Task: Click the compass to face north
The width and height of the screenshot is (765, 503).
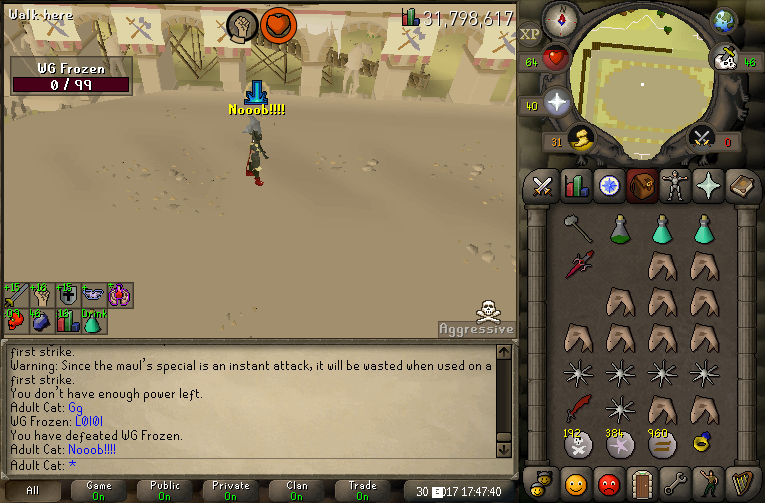Action: point(558,19)
